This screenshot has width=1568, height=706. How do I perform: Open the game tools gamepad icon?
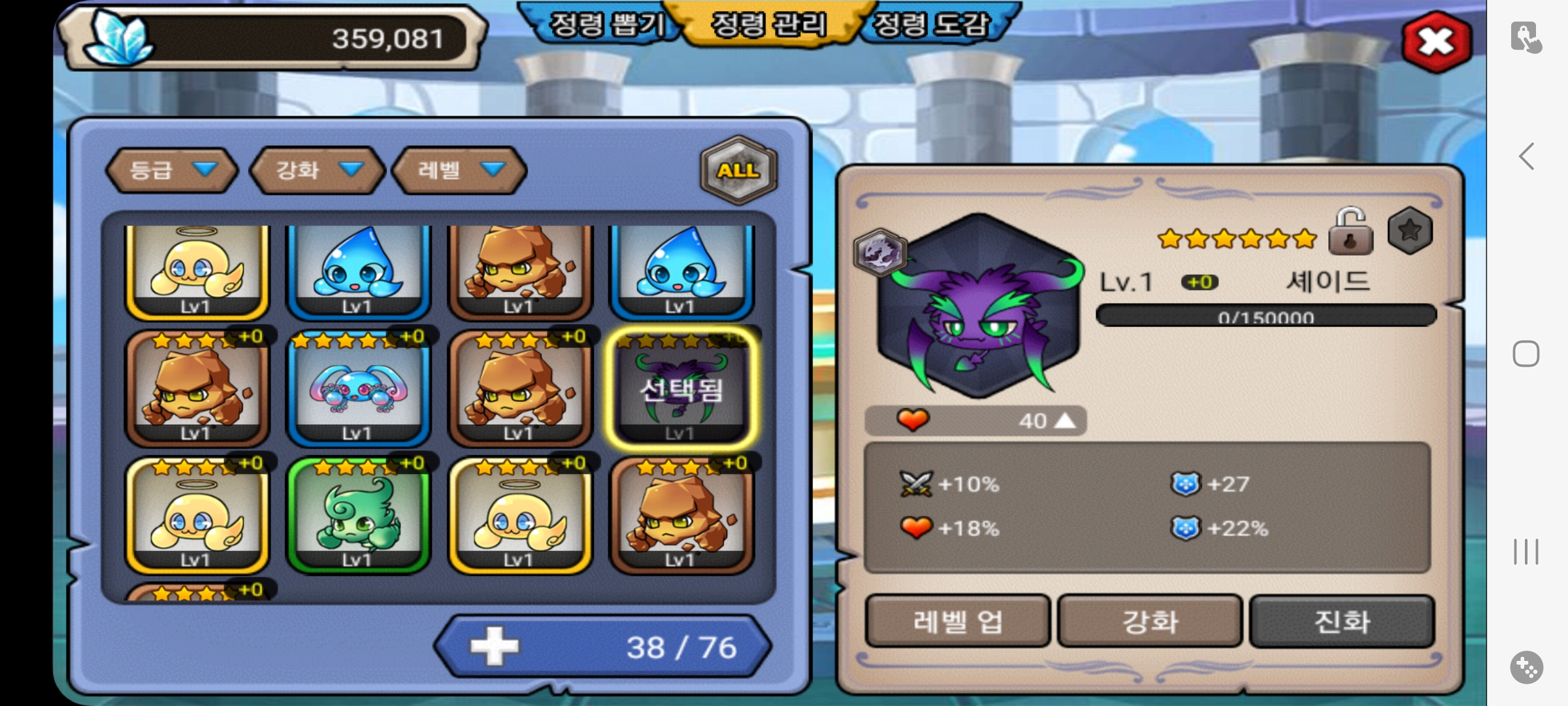coord(1526,667)
